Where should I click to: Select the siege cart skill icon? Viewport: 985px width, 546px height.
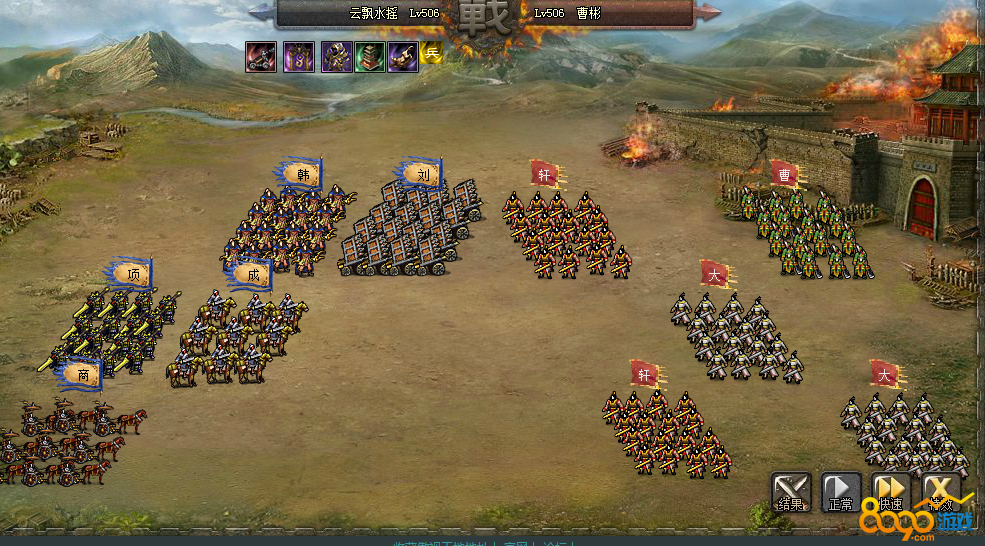pos(262,57)
